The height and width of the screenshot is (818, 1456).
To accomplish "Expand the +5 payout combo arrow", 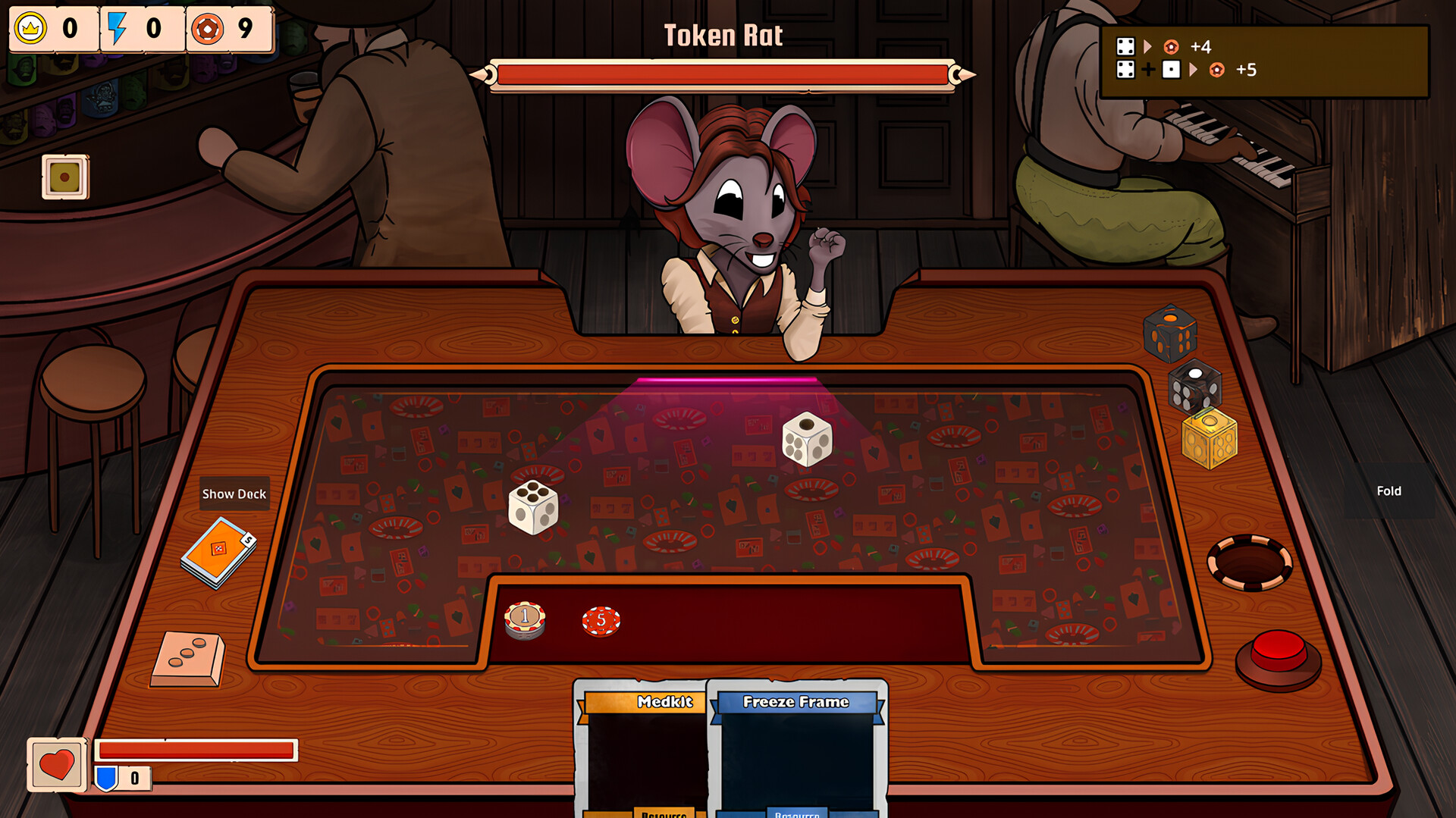I will click(x=1193, y=70).
